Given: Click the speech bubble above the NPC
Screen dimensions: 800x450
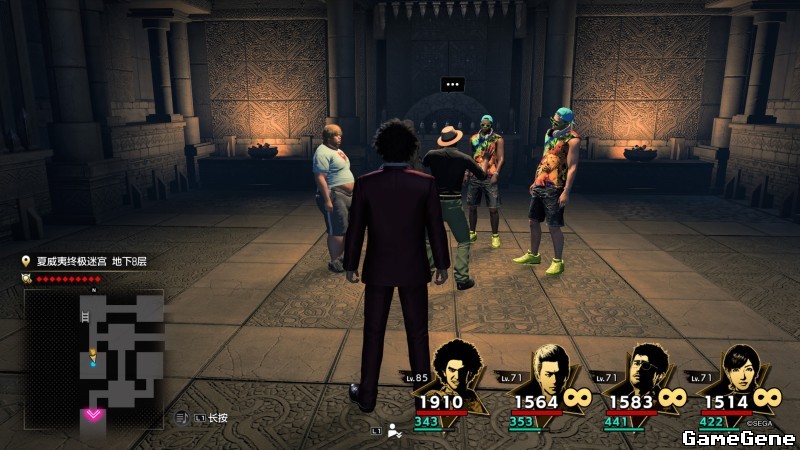Looking at the screenshot, I should point(452,84).
